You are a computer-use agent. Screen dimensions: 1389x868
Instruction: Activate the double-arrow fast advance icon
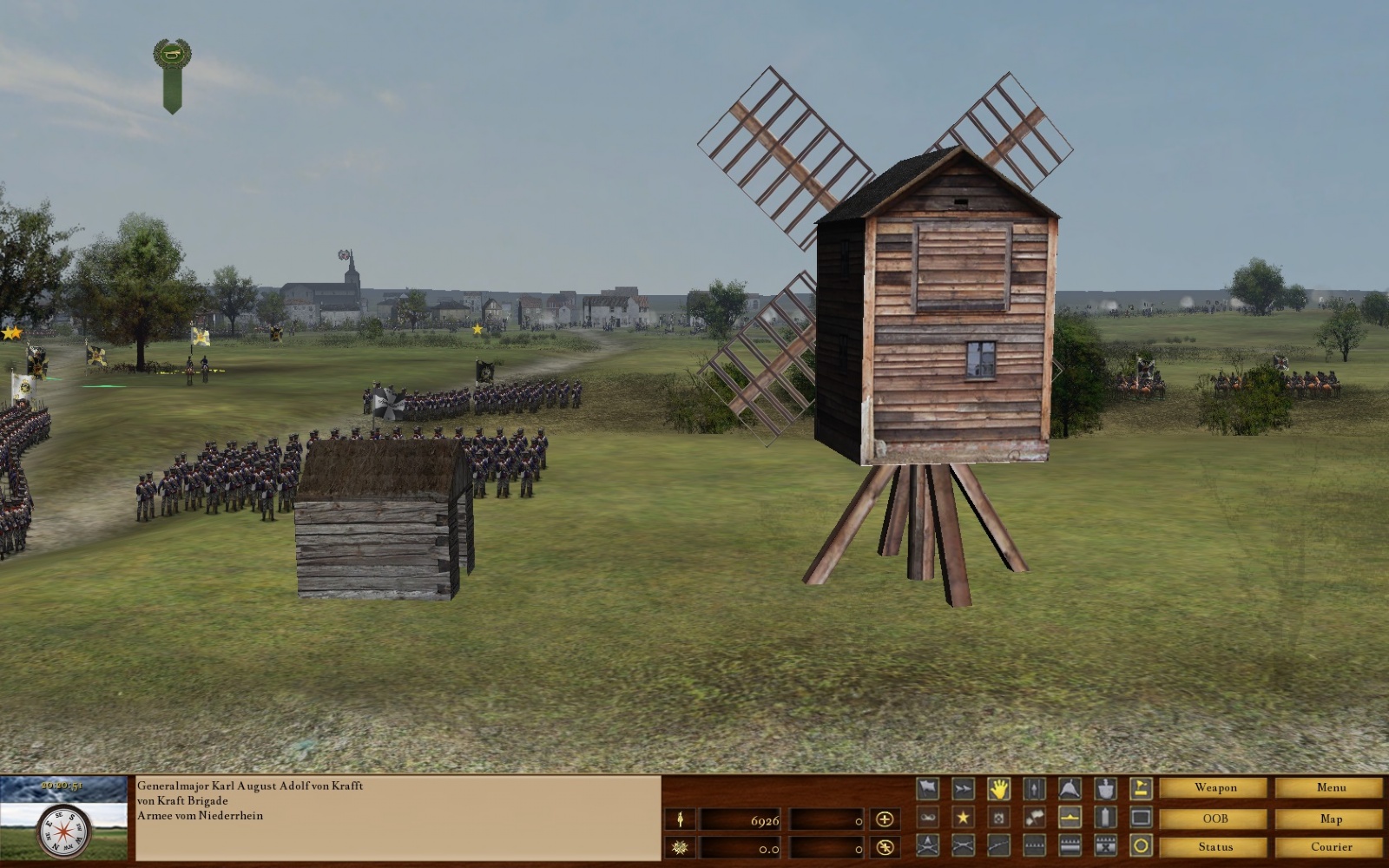pos(964,789)
